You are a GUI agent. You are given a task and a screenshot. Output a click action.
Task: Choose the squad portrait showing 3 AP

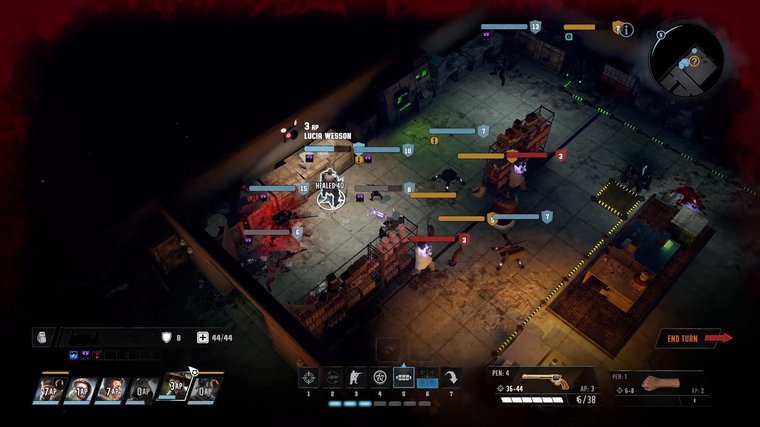(173, 388)
